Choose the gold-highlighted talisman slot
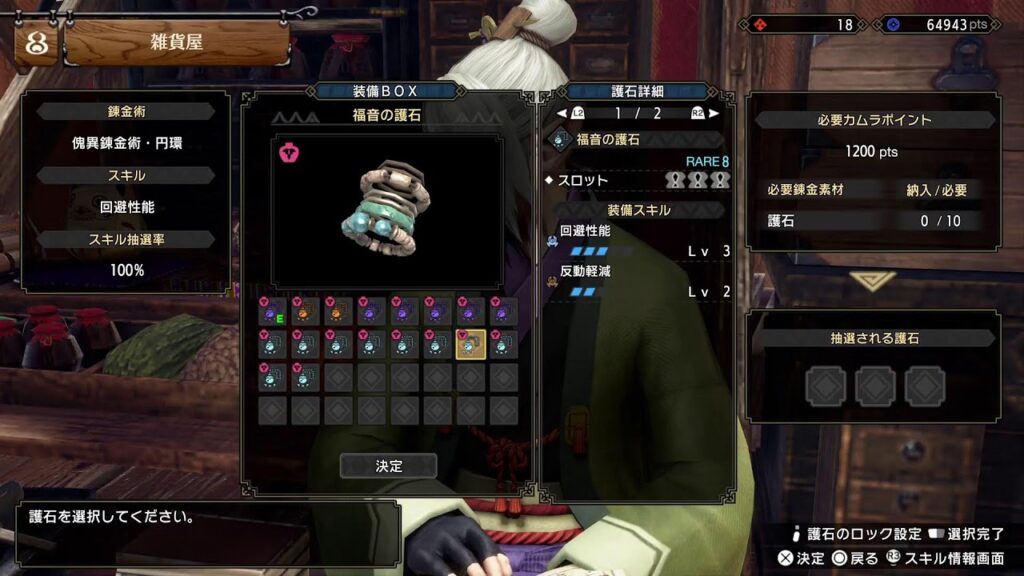Viewport: 1024px width, 576px height. click(x=470, y=344)
